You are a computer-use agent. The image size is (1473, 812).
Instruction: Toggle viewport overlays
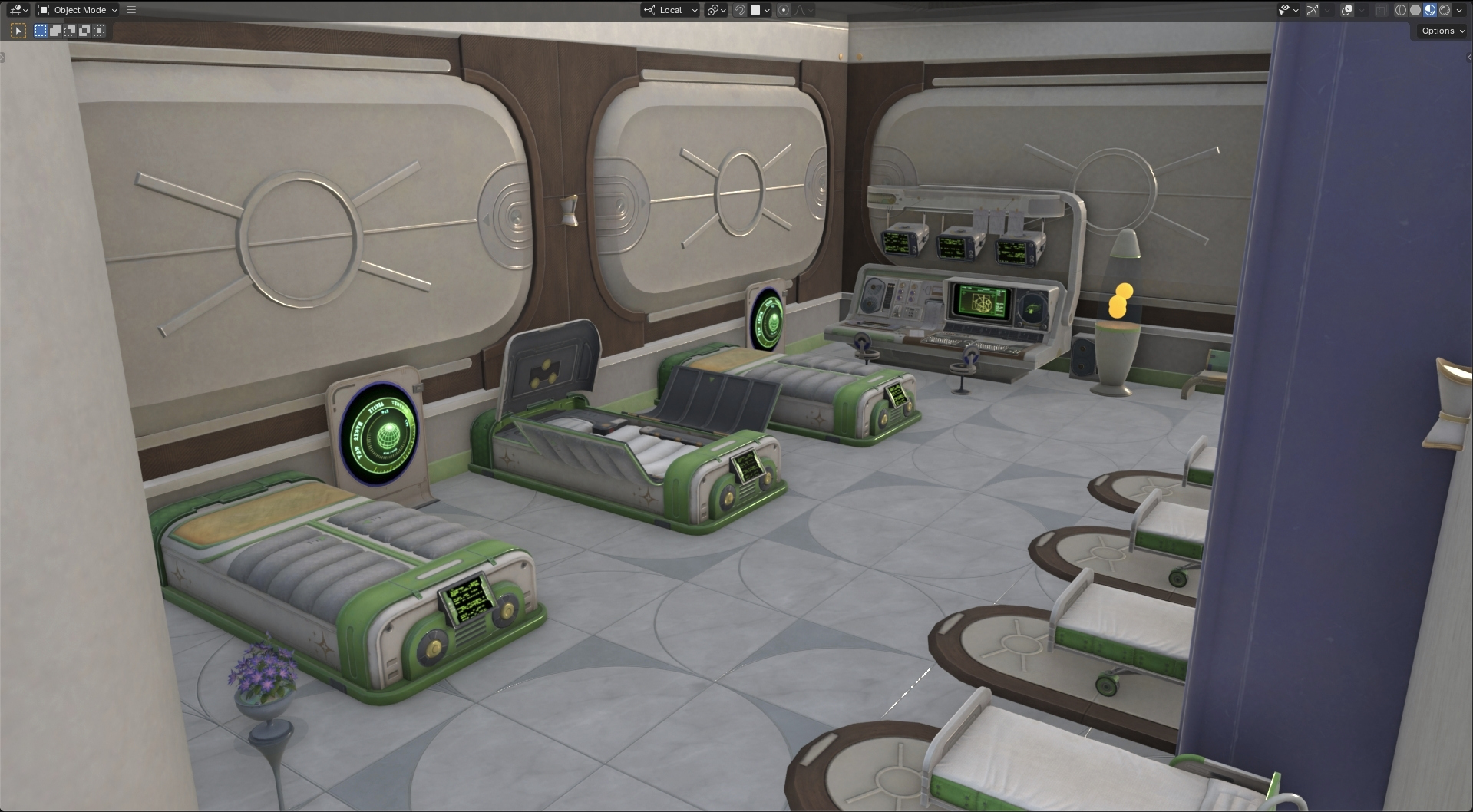coord(1347,10)
